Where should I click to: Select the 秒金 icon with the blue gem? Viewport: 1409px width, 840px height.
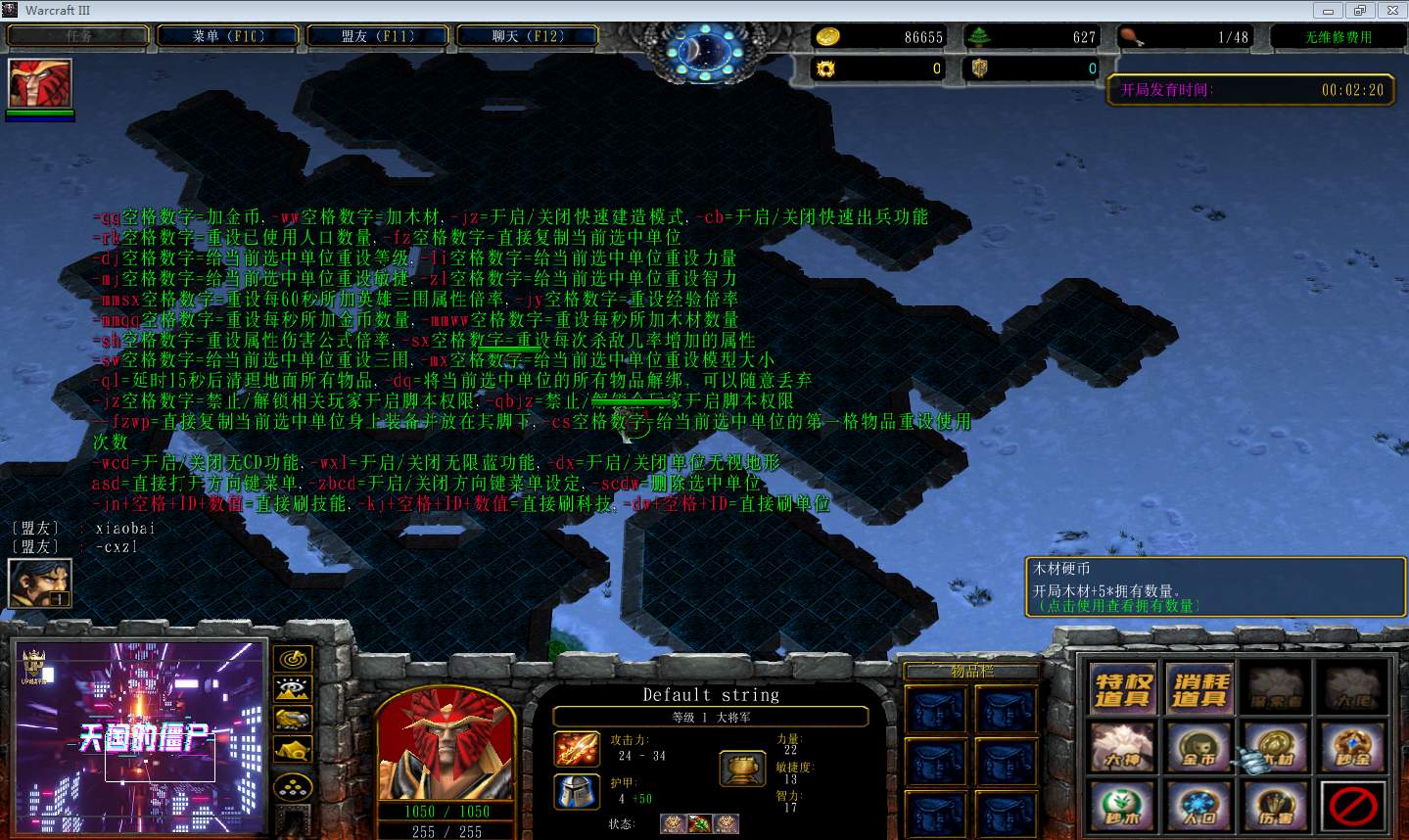click(x=1353, y=748)
